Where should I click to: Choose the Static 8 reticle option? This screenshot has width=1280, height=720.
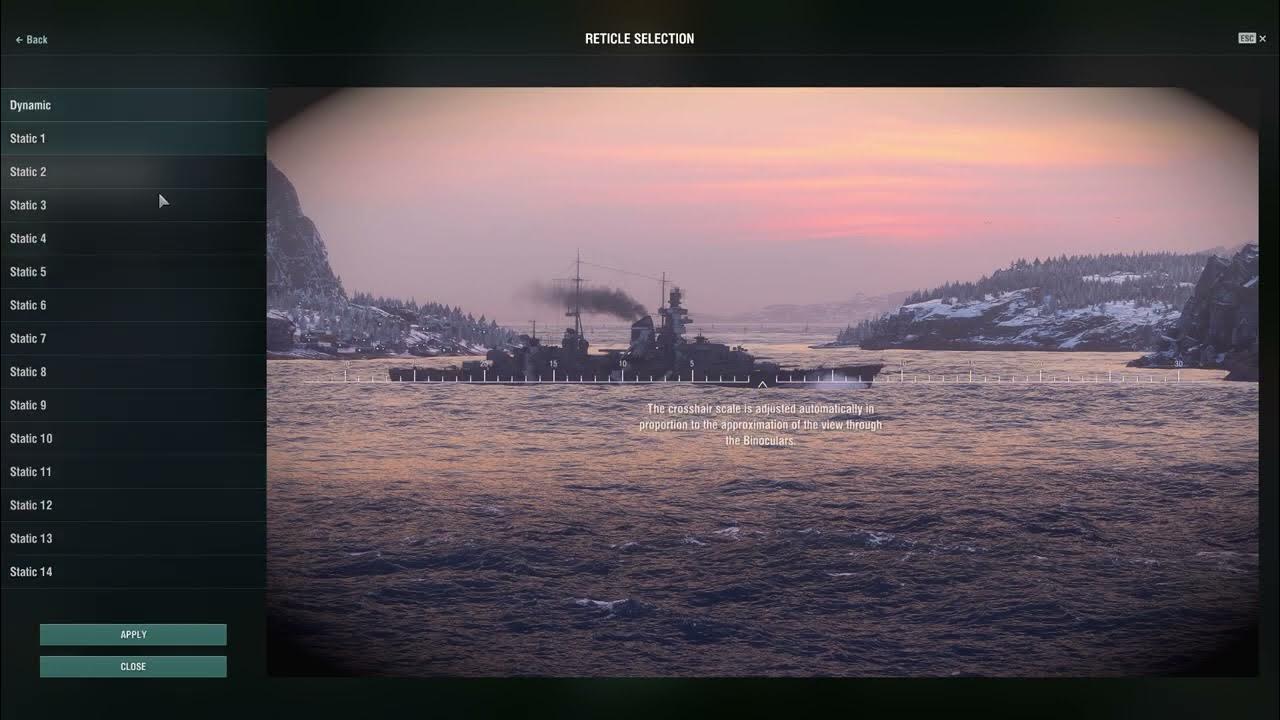coord(100,371)
